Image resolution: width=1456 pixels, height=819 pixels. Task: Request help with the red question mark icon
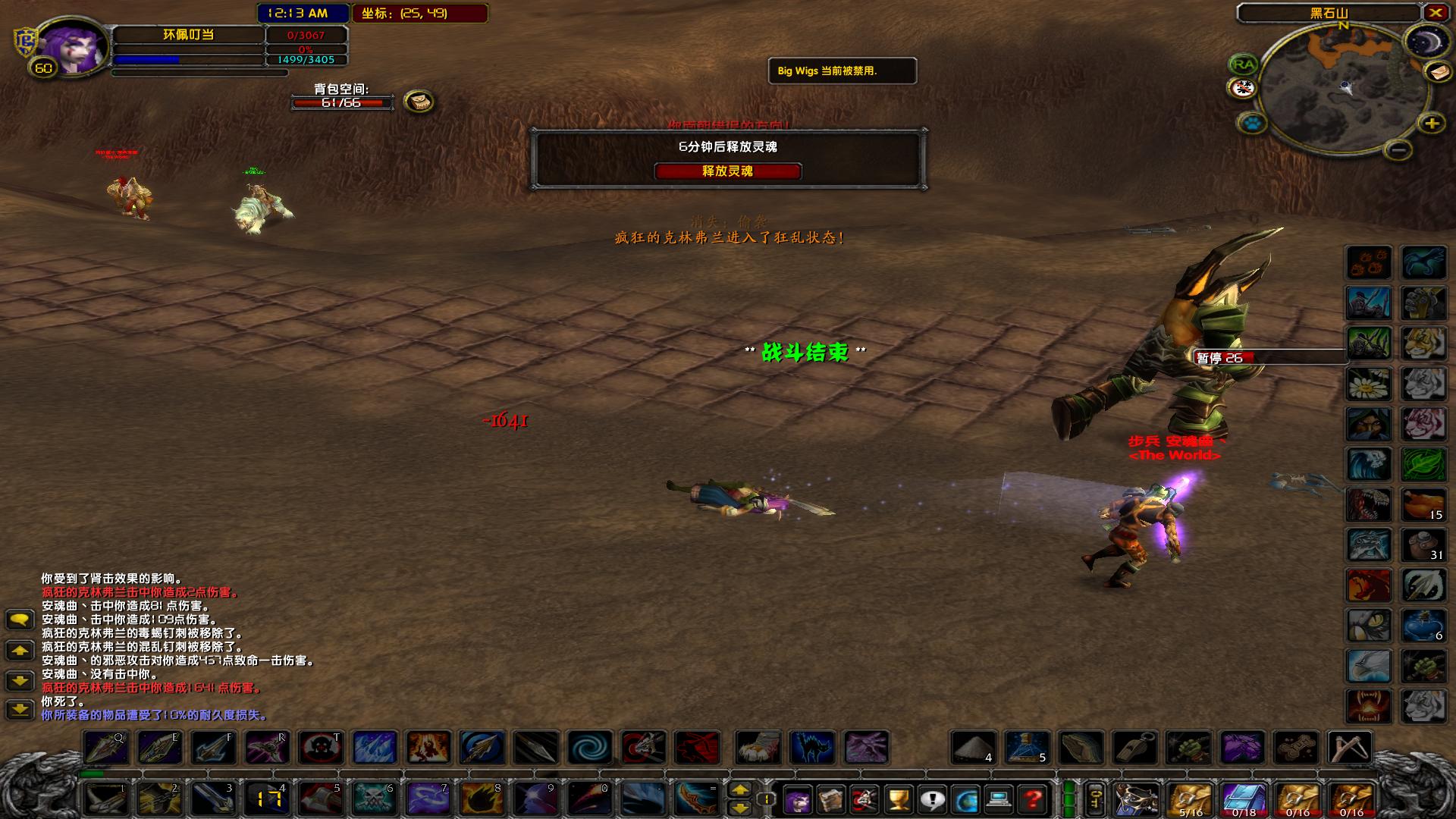click(1032, 799)
